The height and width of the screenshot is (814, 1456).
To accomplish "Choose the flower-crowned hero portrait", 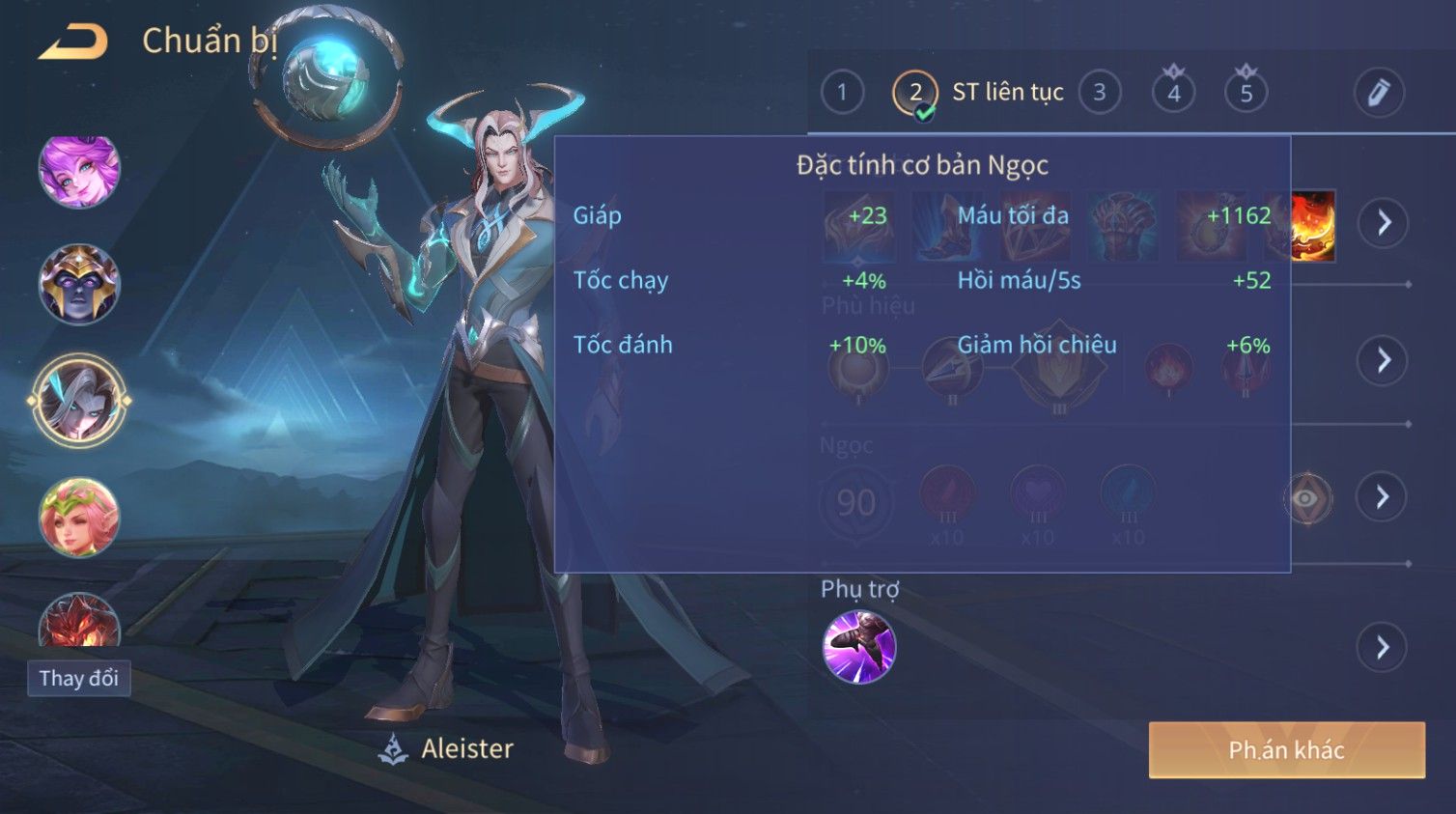I will point(79,517).
